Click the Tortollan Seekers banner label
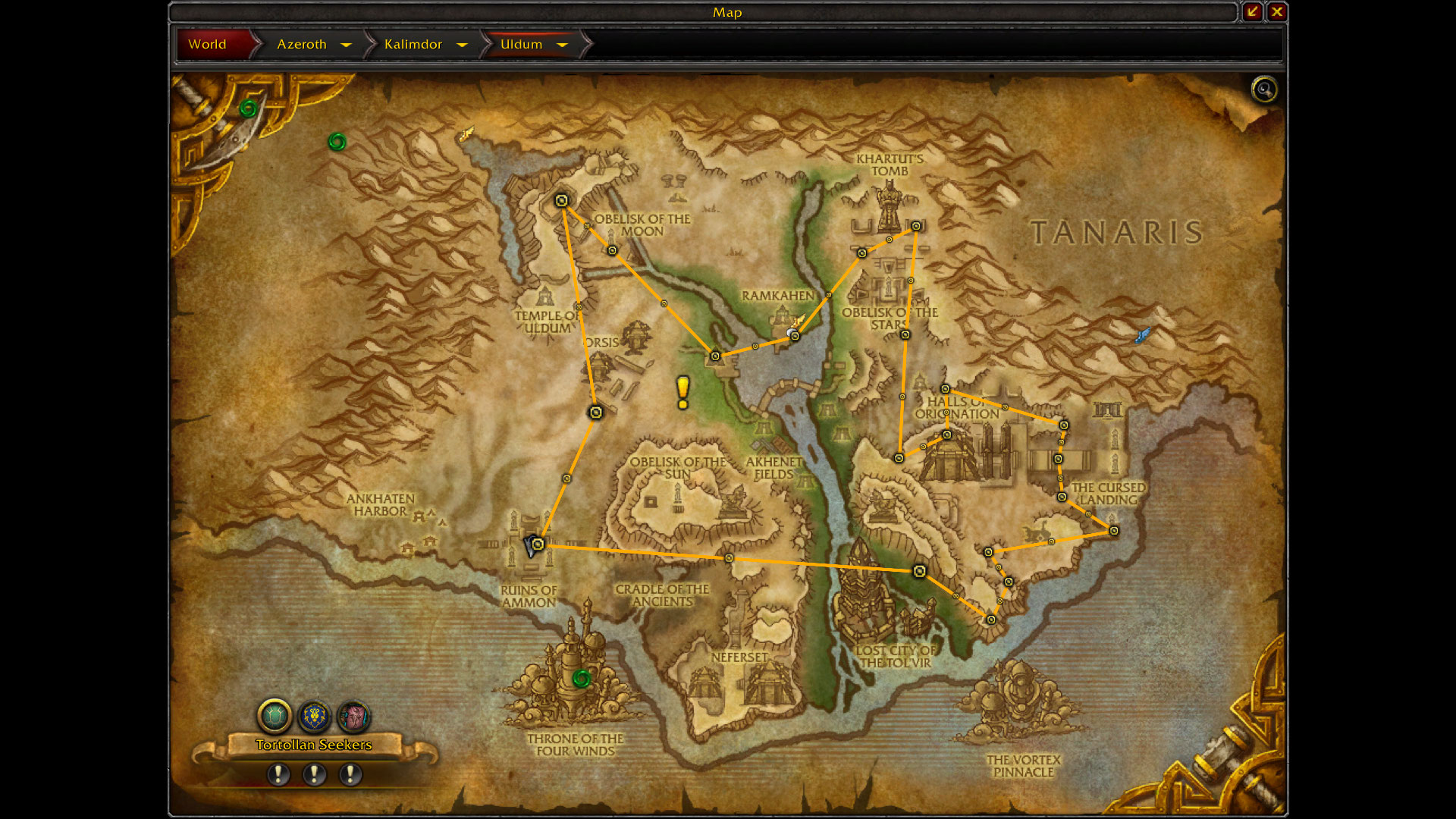 tap(314, 745)
